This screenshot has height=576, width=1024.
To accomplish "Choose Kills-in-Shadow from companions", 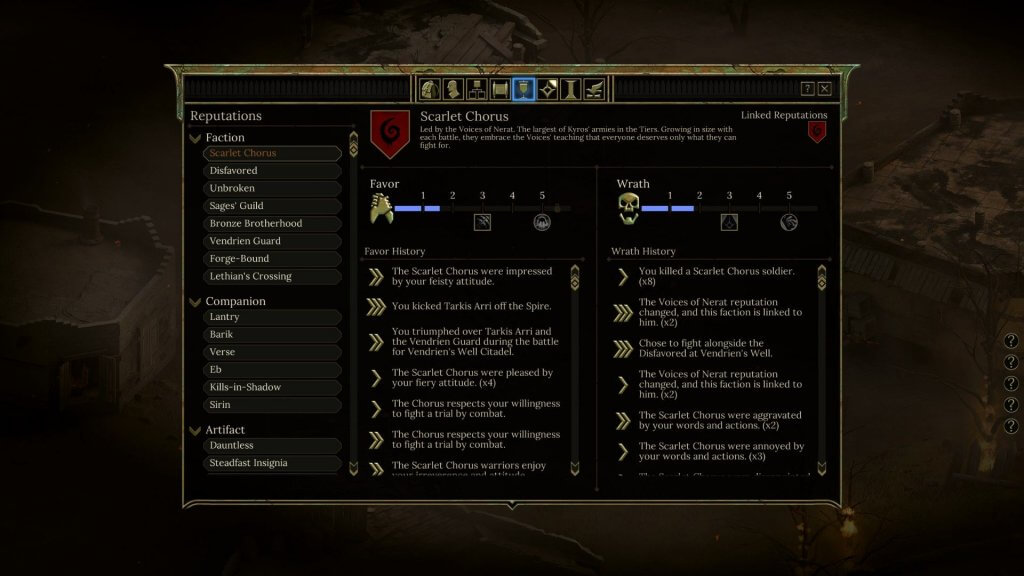I will [x=272, y=387].
